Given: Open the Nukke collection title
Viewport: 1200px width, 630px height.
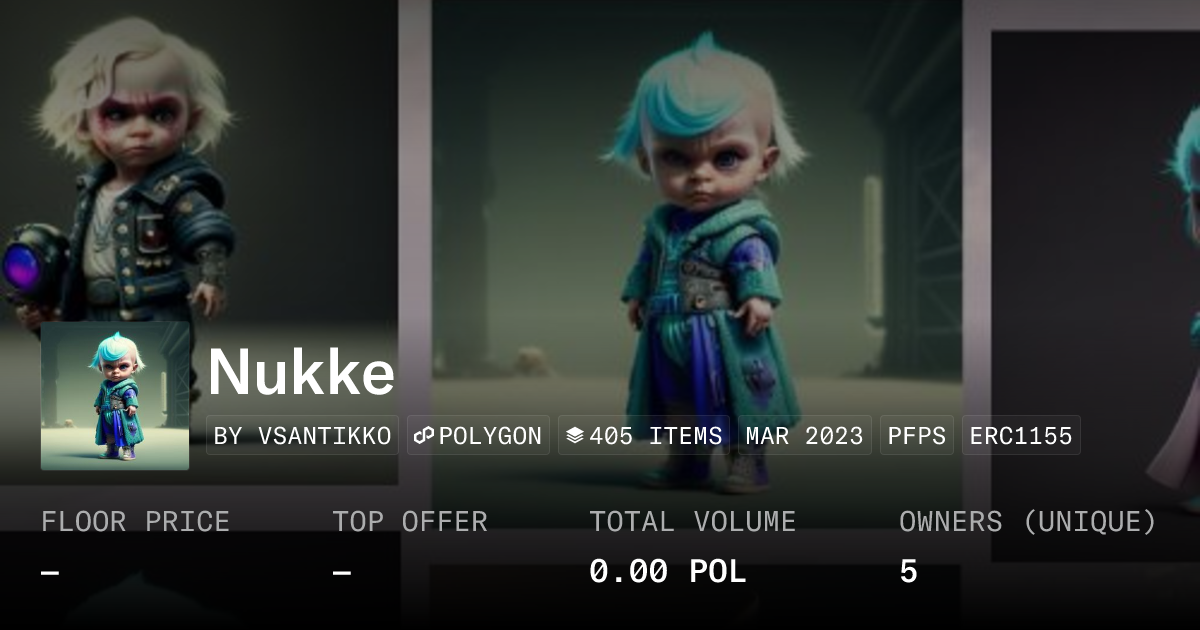Looking at the screenshot, I should coord(302,373).
